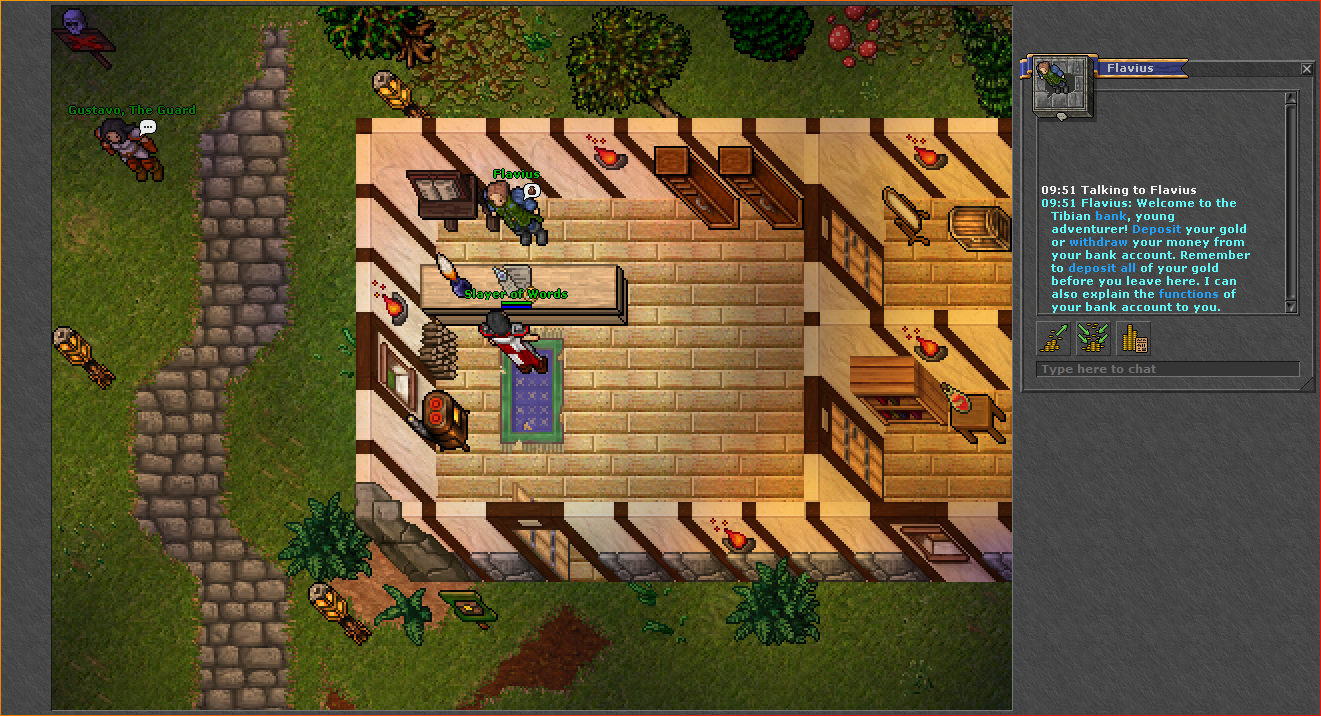Close the Flavius conversation window
This screenshot has width=1321, height=716.
tap(1306, 69)
